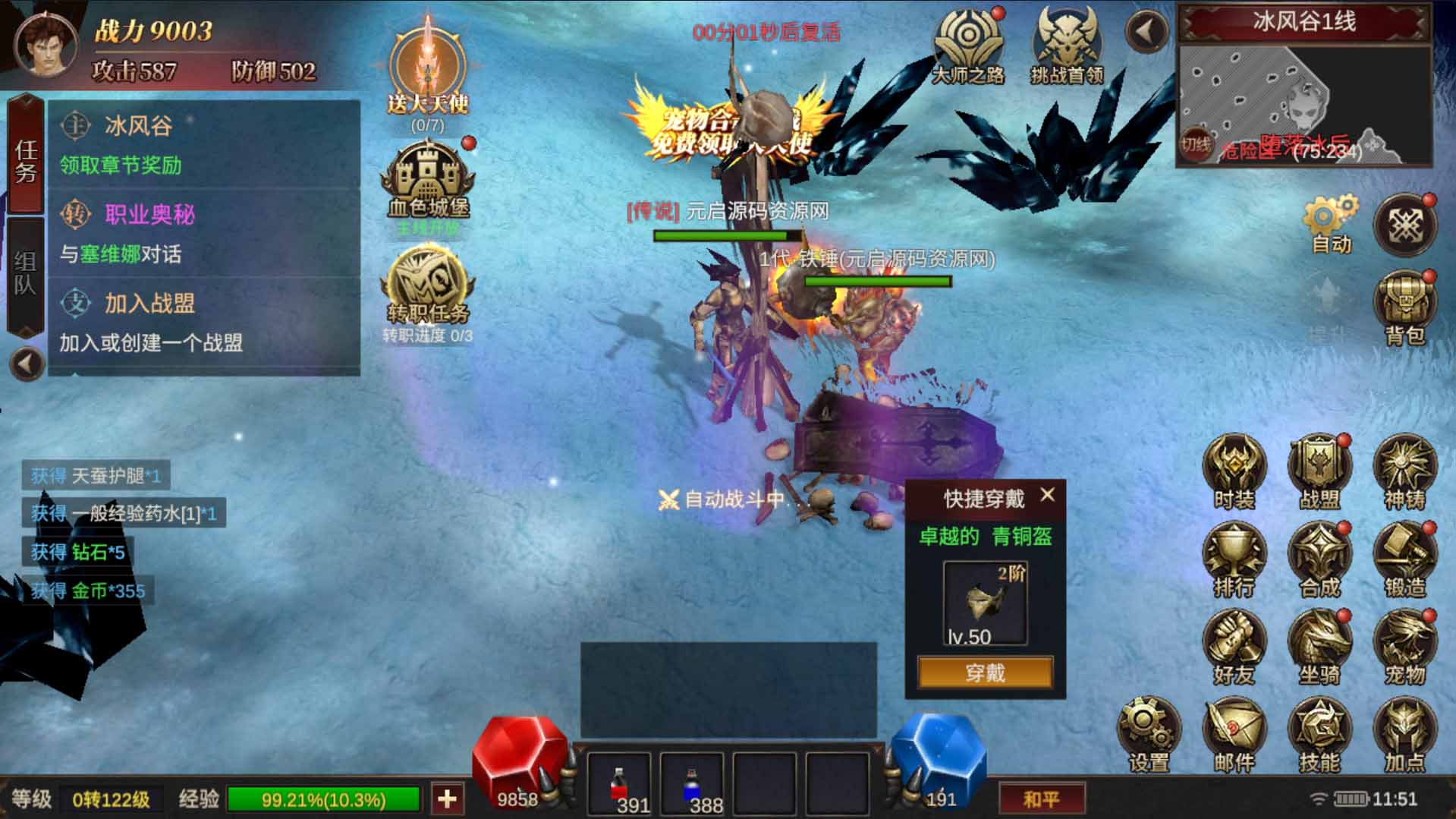Open the 大师之路 master path
This screenshot has height=819, width=1456.
point(967,46)
